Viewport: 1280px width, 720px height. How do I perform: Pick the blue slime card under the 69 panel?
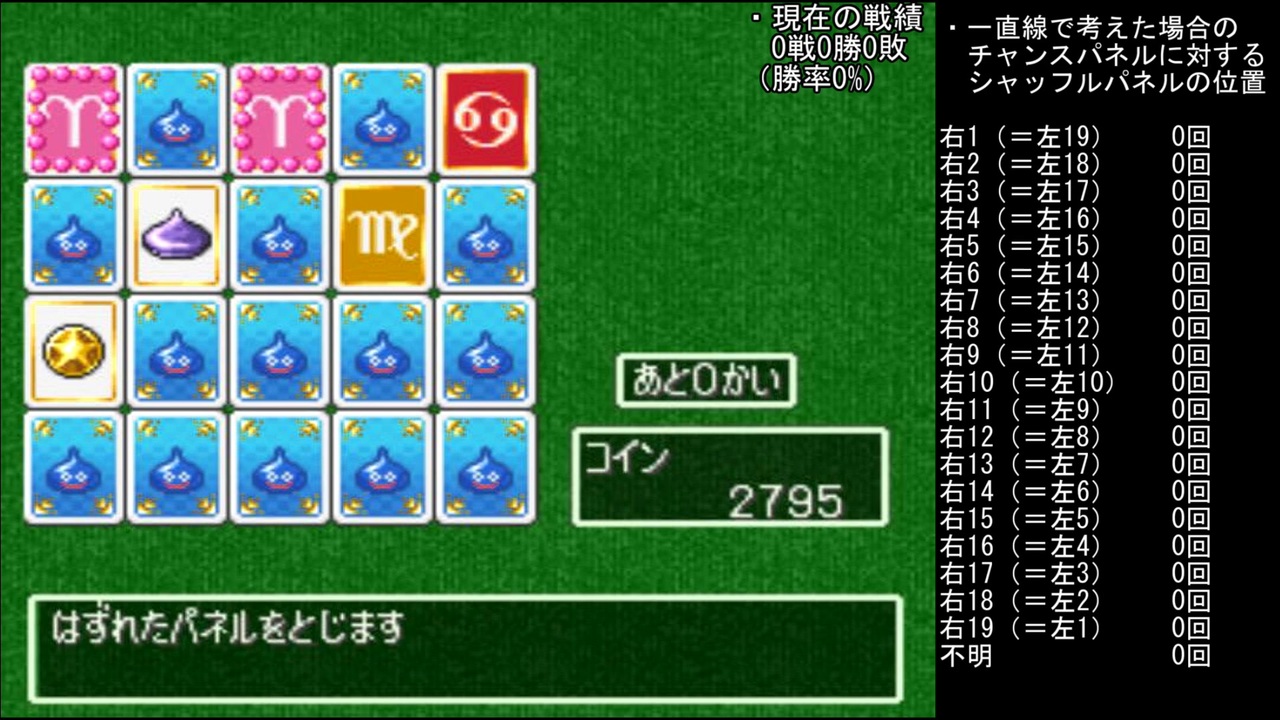tap(485, 234)
